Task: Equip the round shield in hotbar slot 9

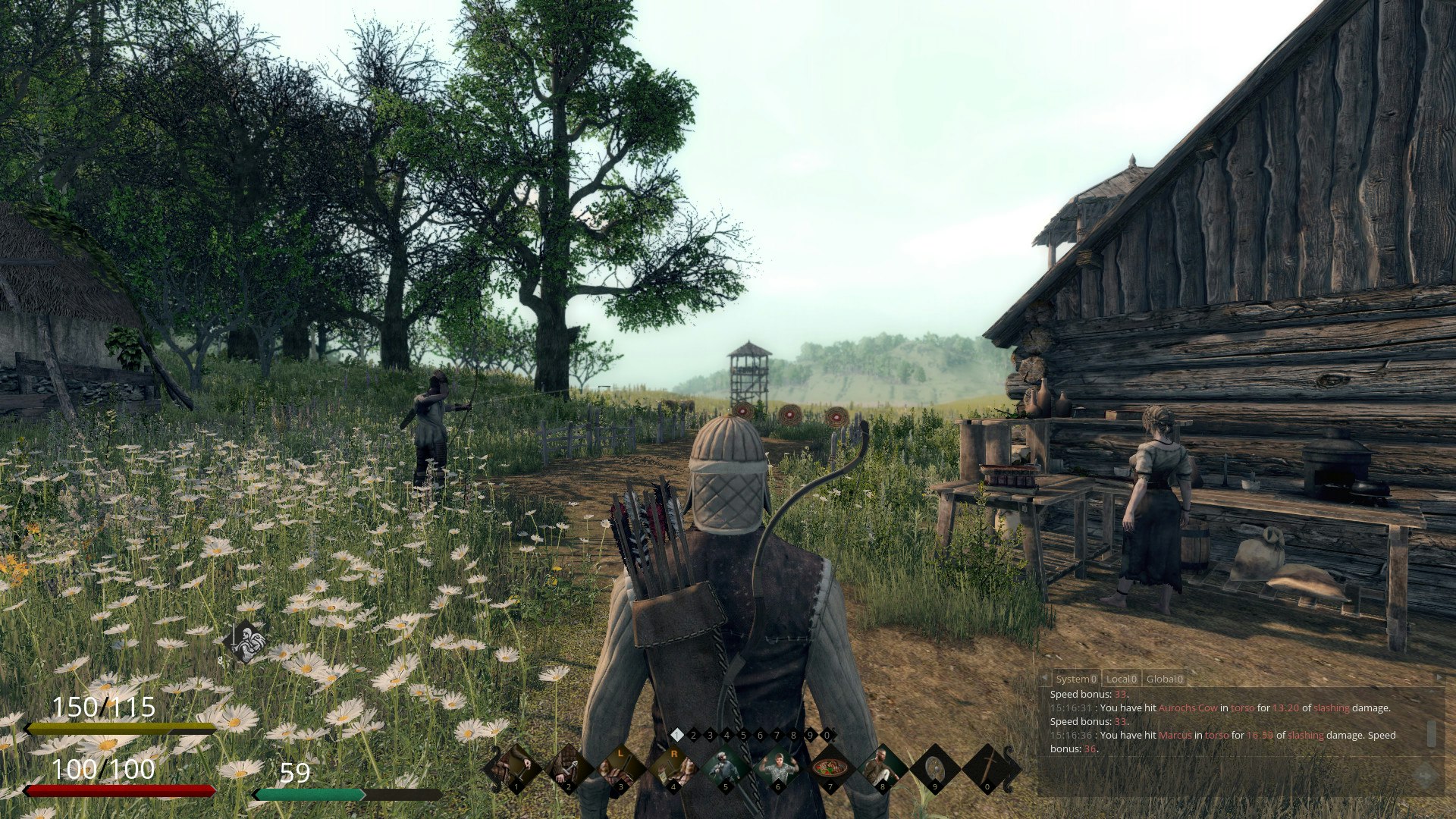Action: click(x=934, y=767)
